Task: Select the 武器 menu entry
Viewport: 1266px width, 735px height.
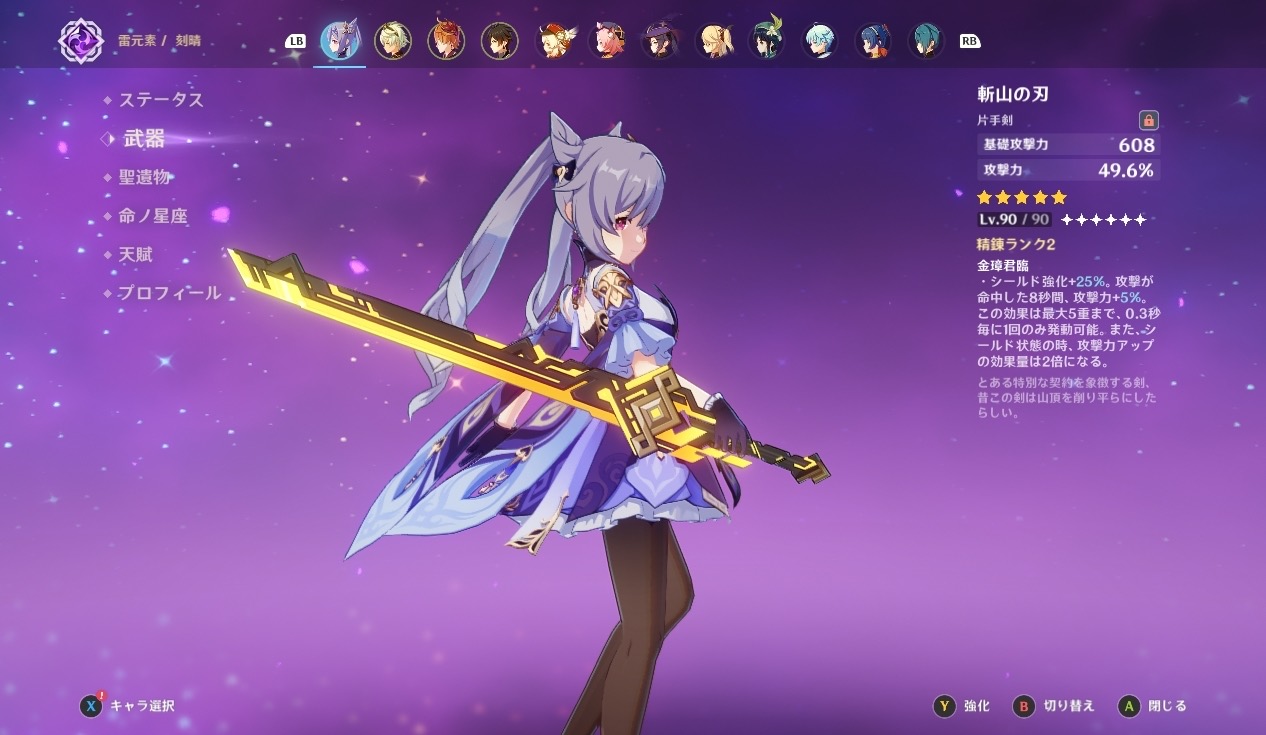Action: [x=144, y=139]
